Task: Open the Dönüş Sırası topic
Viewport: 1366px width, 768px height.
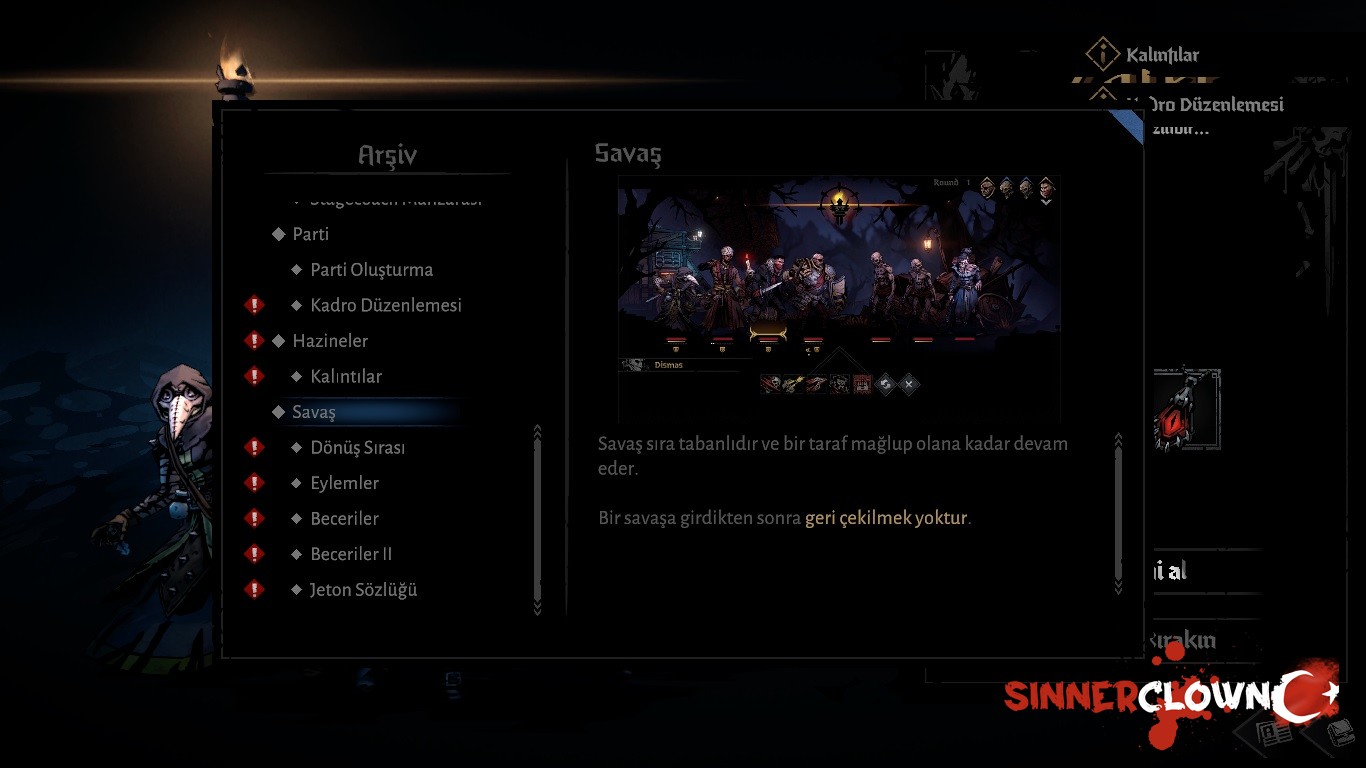Action: point(357,448)
